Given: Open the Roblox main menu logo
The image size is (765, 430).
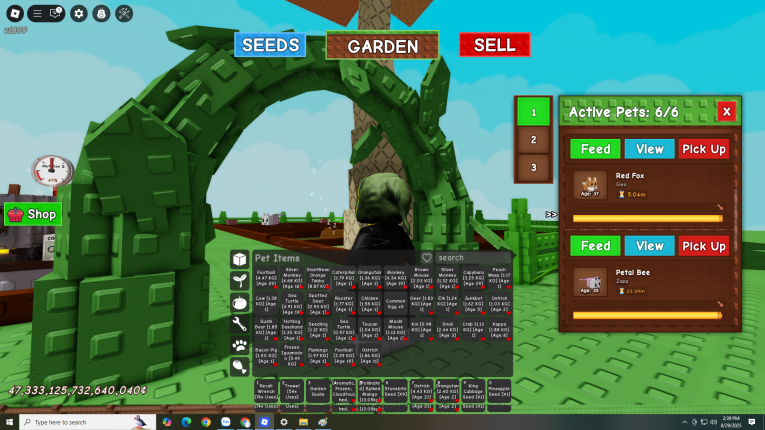Looking at the screenshot, I should point(11,14).
